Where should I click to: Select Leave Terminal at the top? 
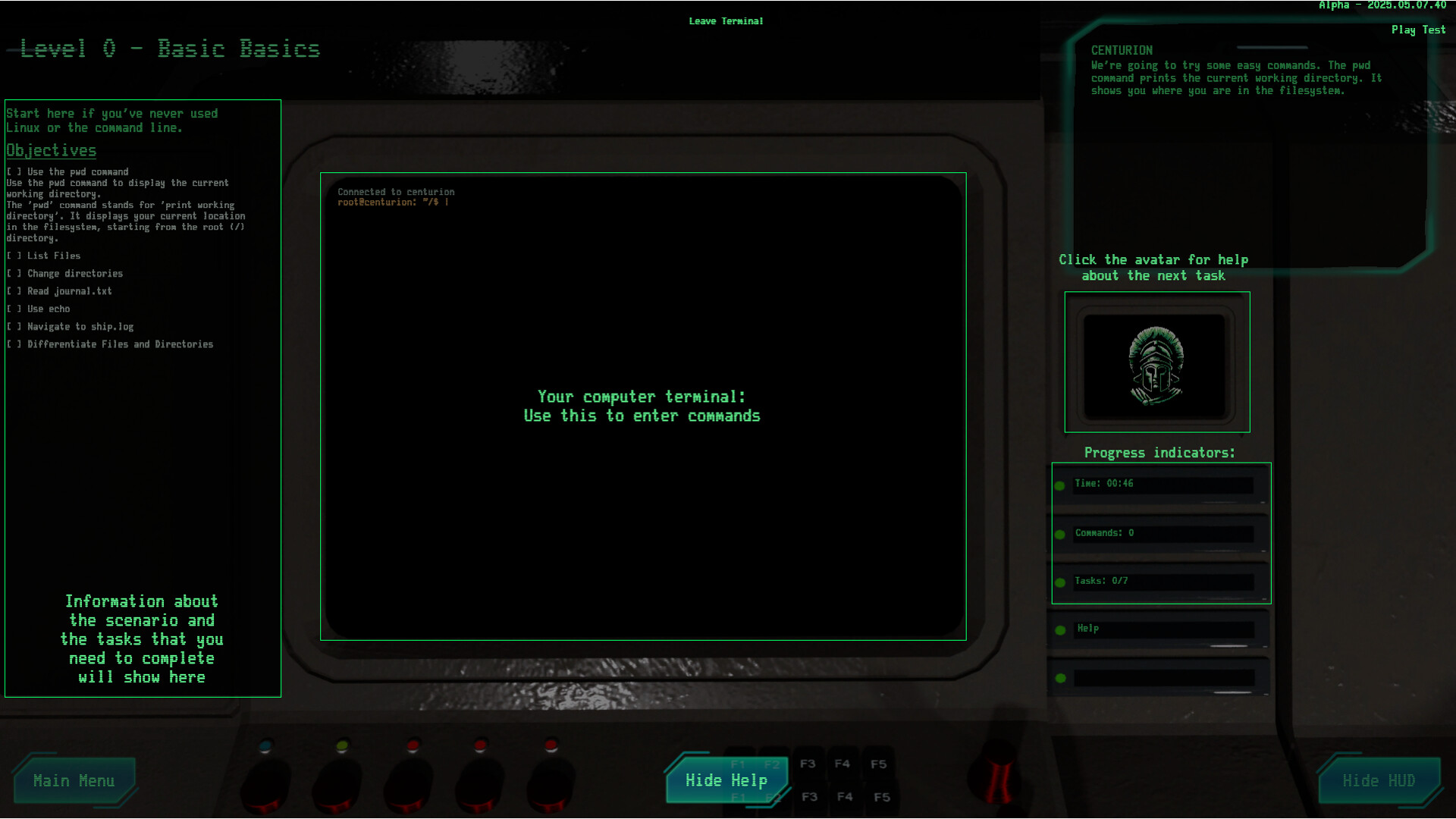726,21
